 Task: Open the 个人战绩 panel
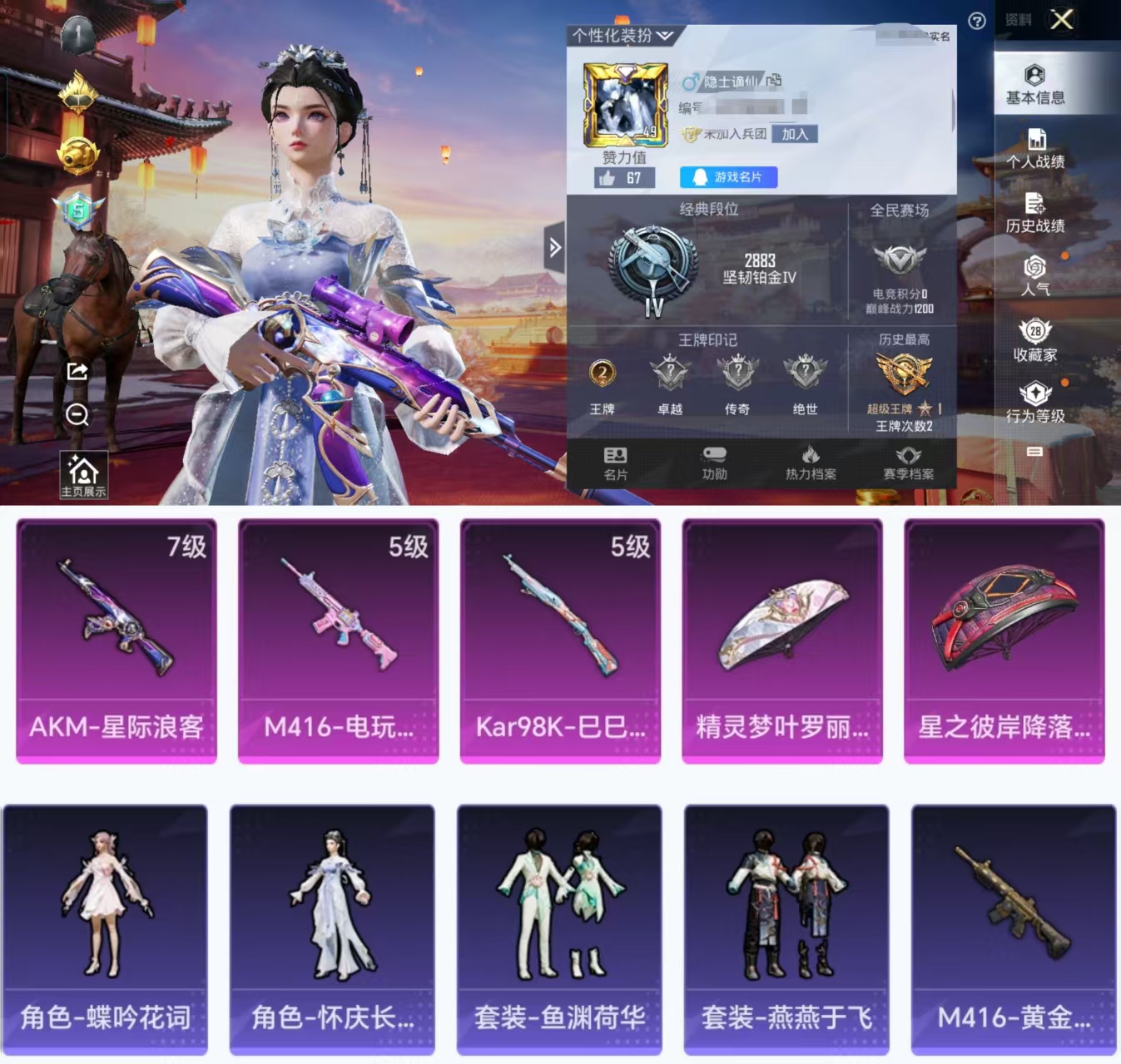(1036, 150)
